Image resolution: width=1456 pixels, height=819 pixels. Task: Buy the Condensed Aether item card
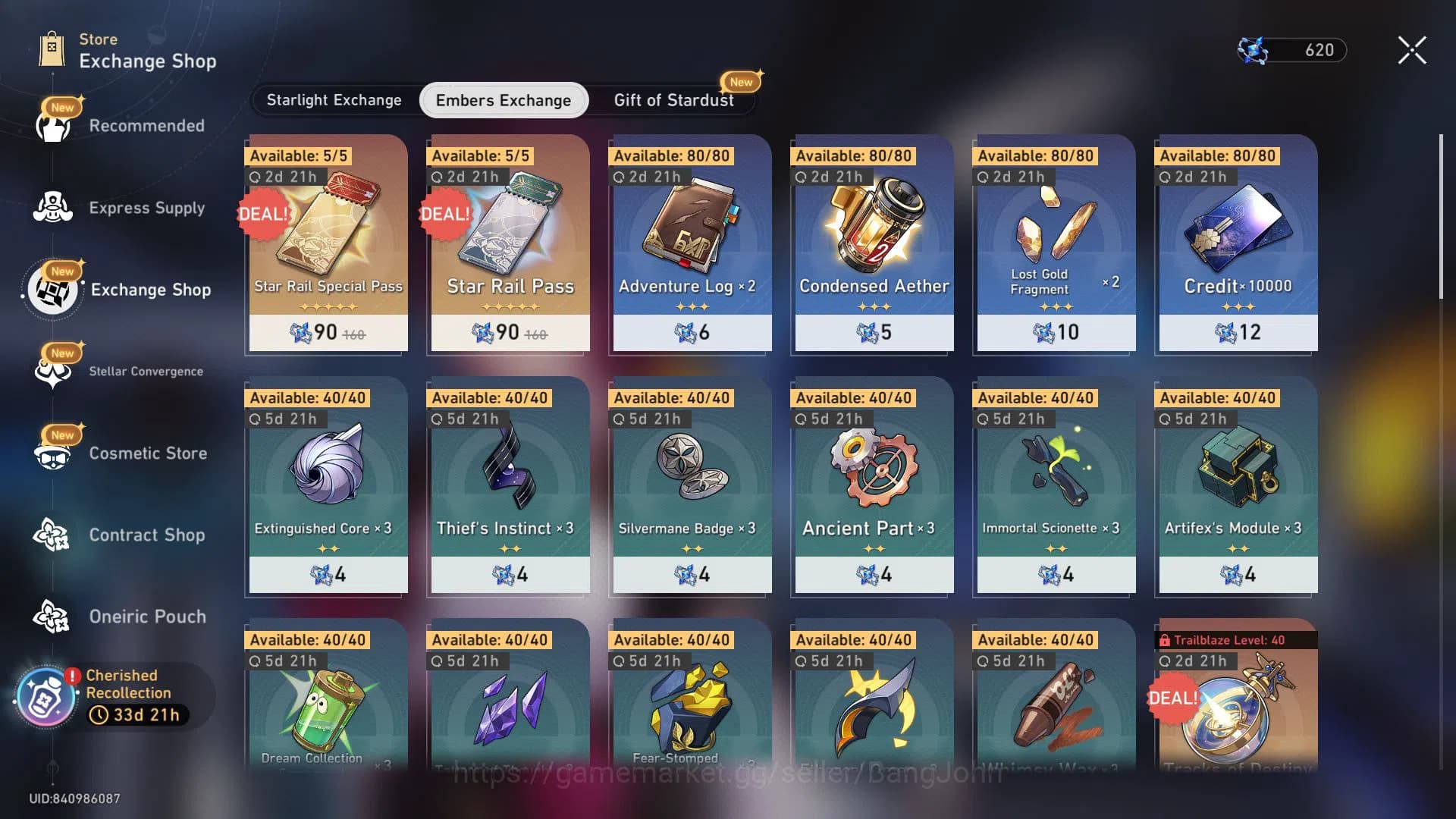tap(872, 243)
